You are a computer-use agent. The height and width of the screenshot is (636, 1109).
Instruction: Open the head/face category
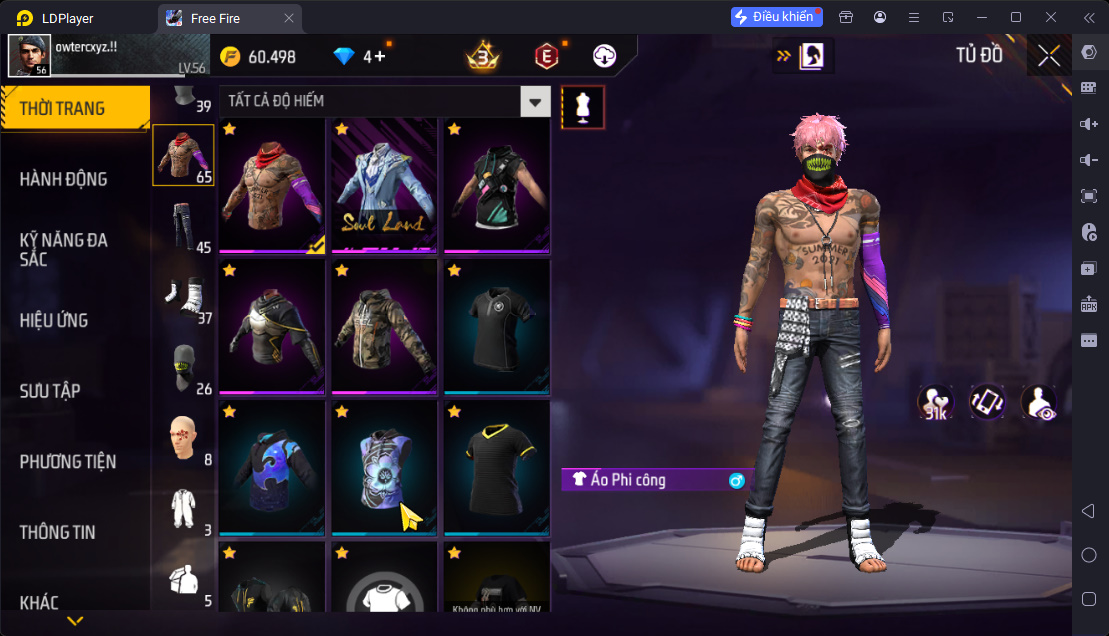coord(181,438)
